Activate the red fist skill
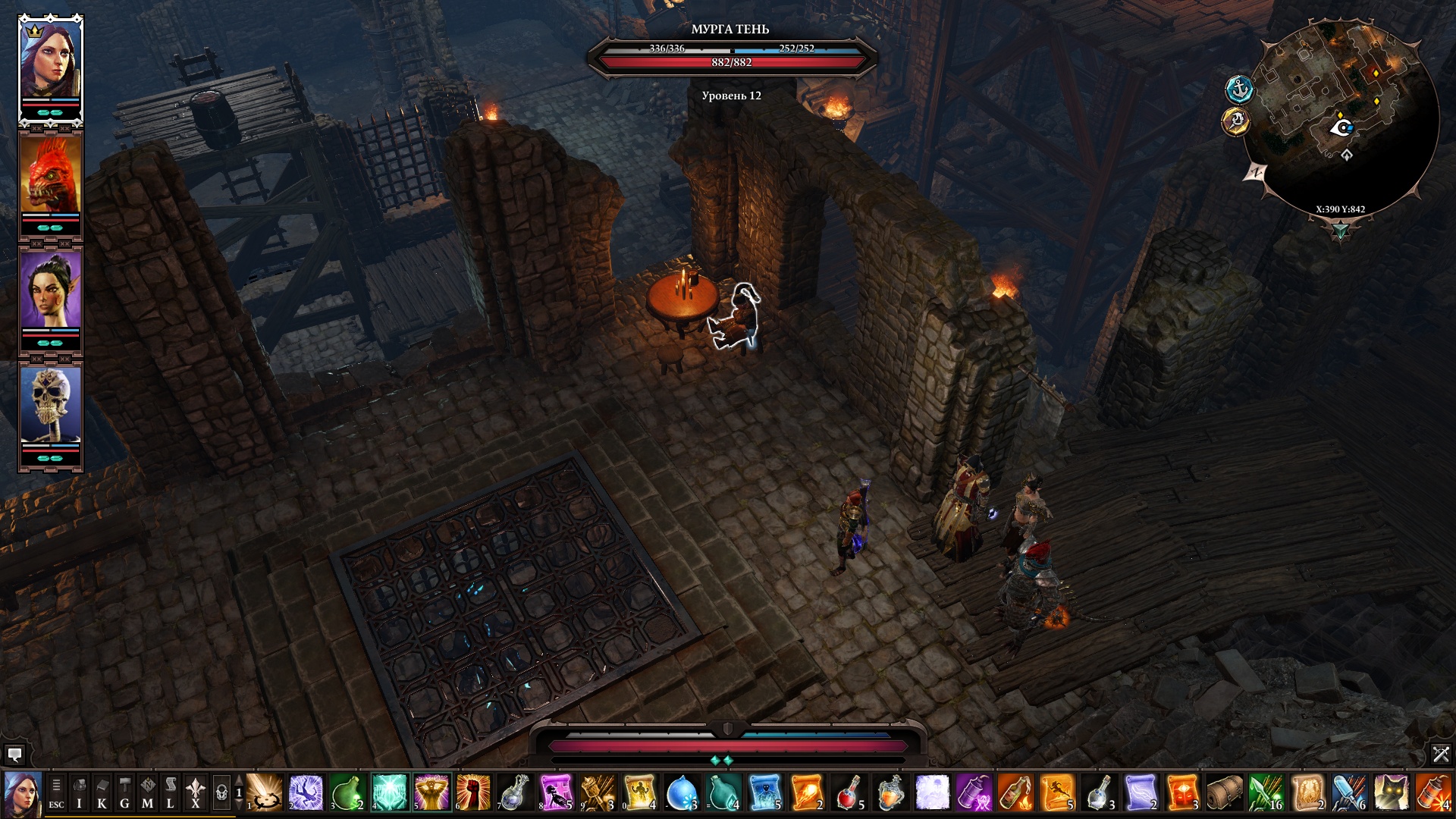Screen dimensions: 1456x819 pos(473,793)
